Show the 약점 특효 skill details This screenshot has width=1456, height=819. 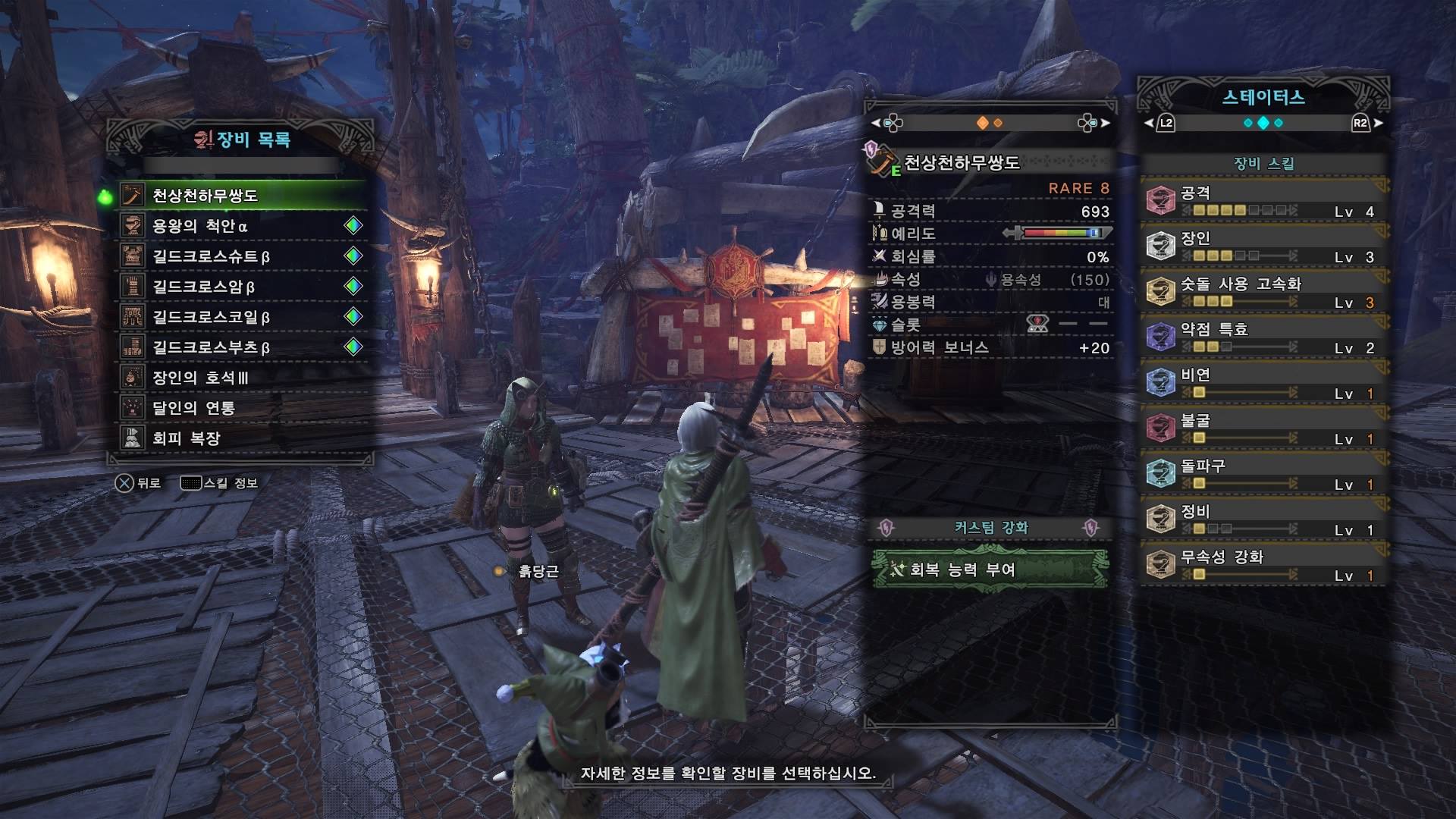(1263, 337)
